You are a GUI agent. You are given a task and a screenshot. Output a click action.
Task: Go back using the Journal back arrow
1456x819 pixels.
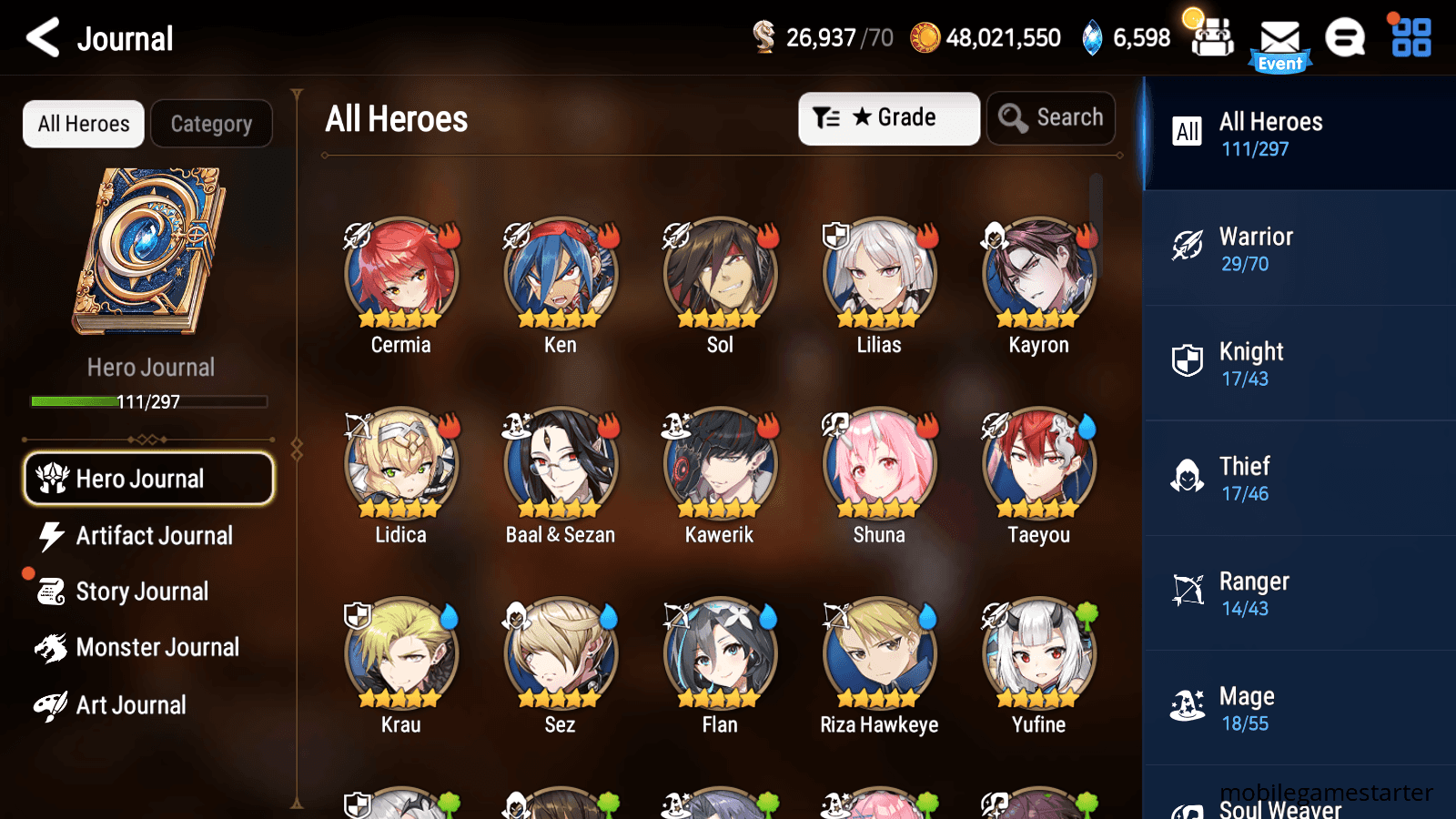pos(40,38)
